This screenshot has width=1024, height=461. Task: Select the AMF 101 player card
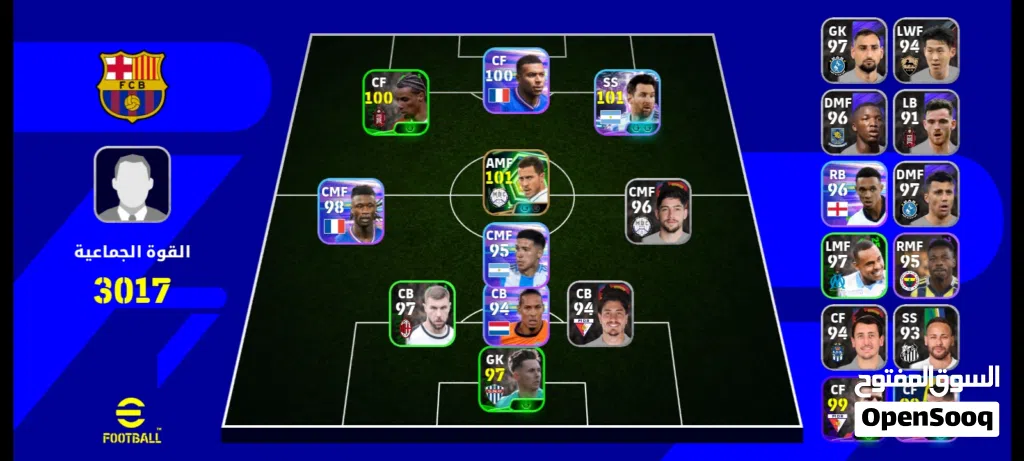tap(516, 183)
